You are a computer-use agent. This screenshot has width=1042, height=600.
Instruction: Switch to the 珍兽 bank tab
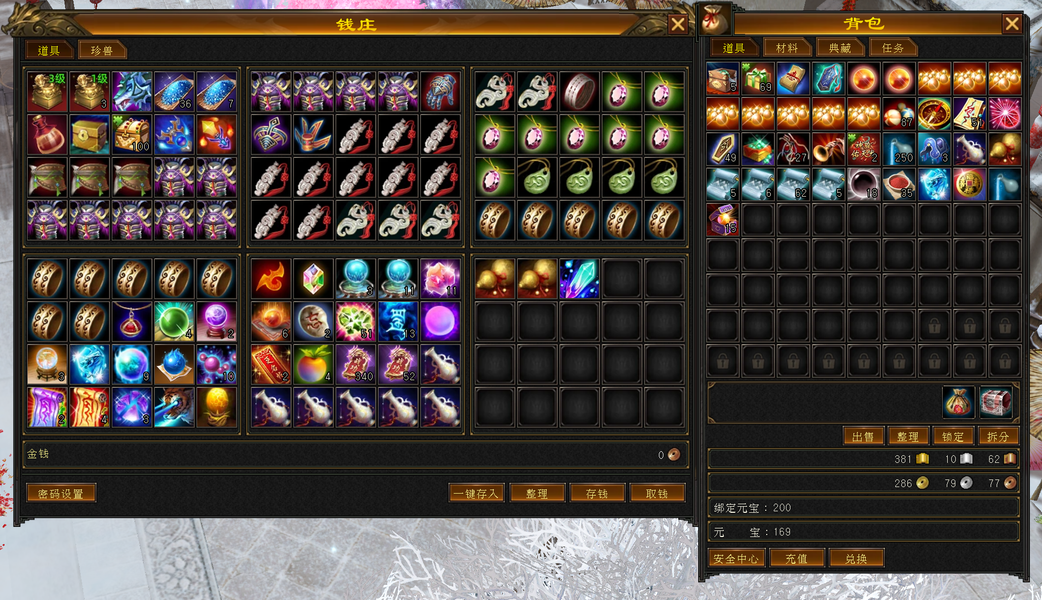[103, 50]
